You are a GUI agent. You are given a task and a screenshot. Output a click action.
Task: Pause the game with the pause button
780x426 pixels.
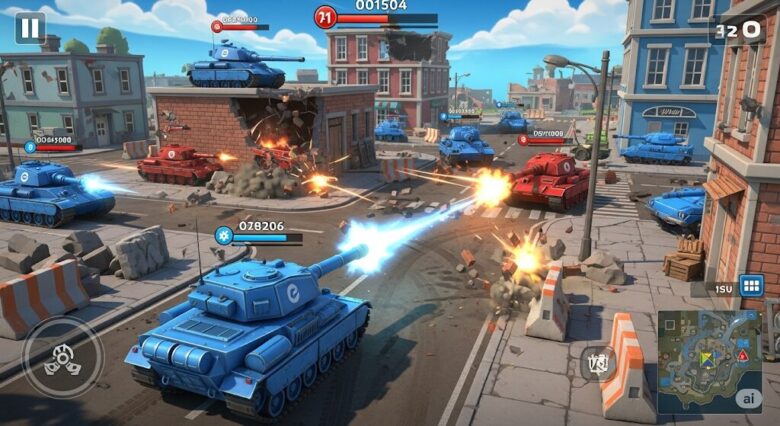coord(30,27)
